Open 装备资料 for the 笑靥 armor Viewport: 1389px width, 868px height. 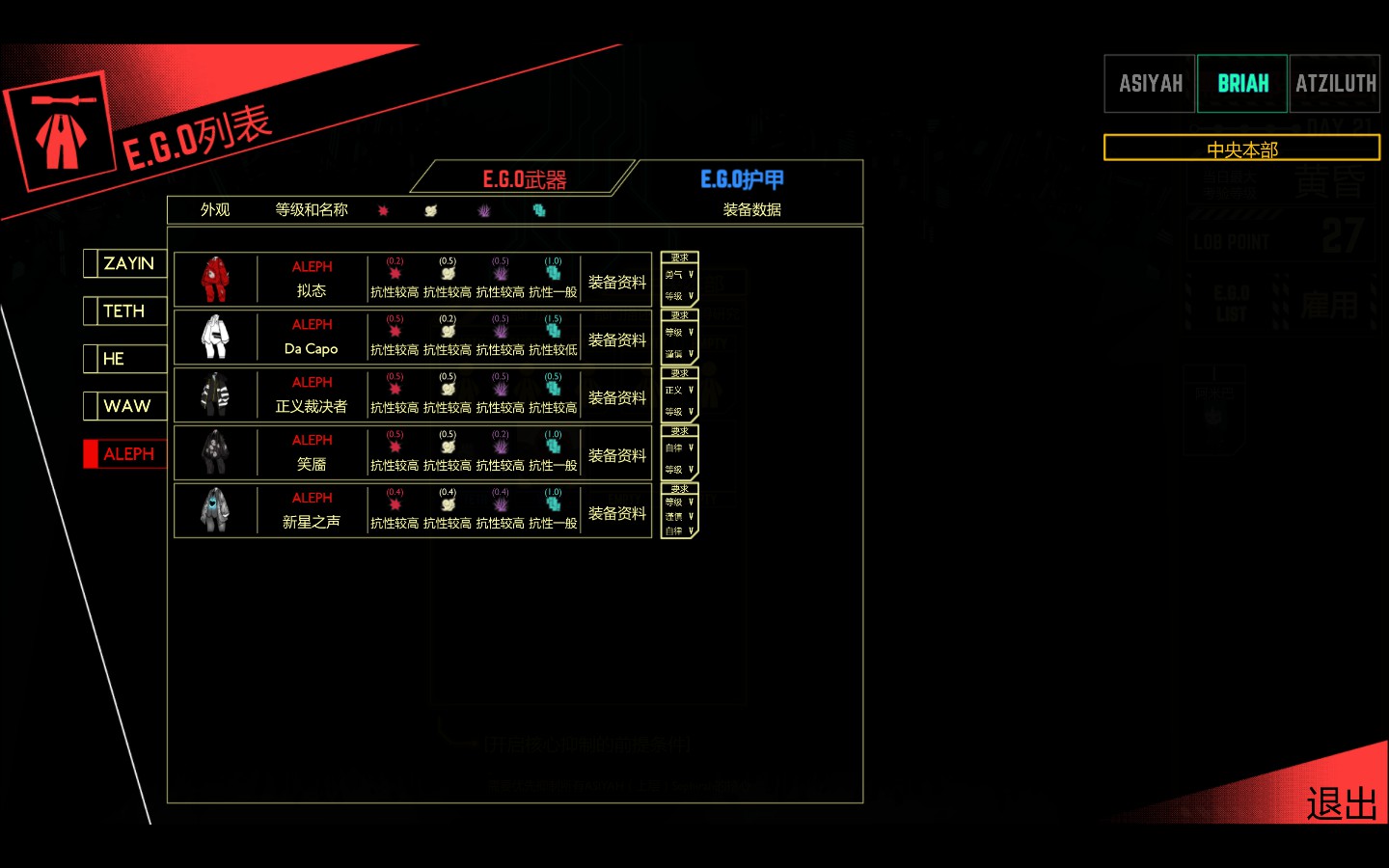click(616, 455)
